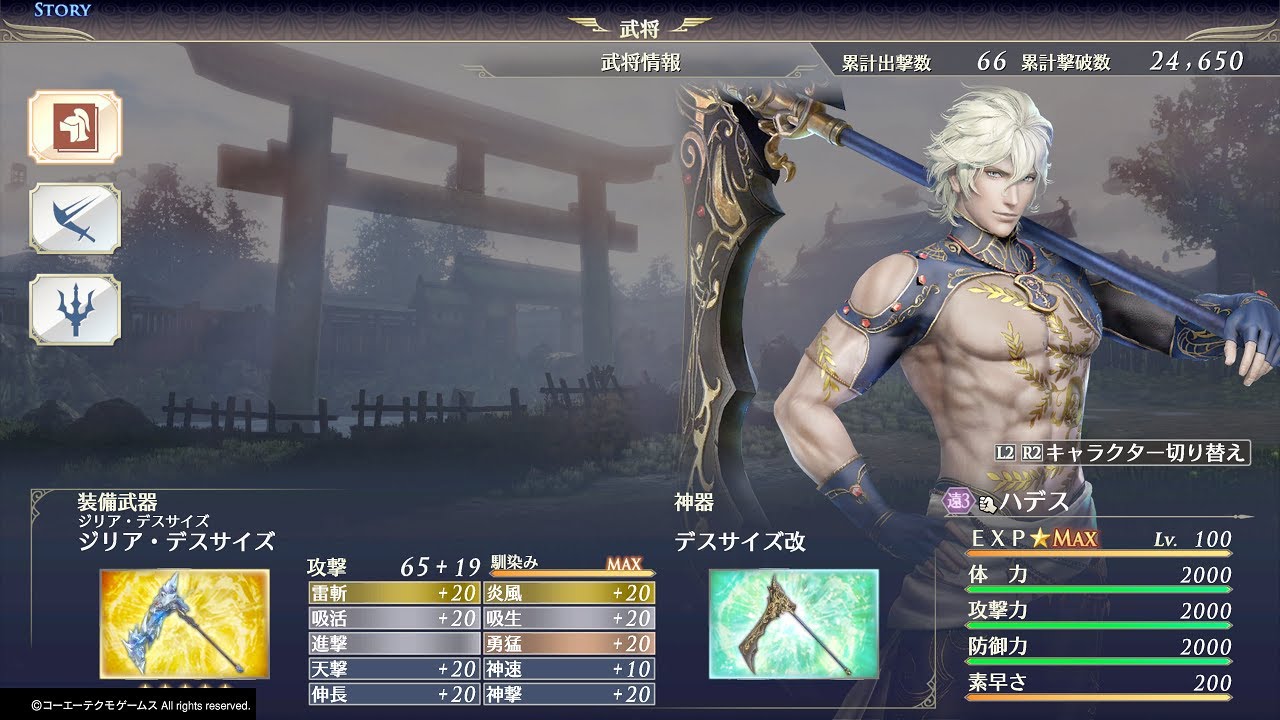Select the 進撃 weapon attribute slot
This screenshot has height=720, width=1280.
pos(394,643)
